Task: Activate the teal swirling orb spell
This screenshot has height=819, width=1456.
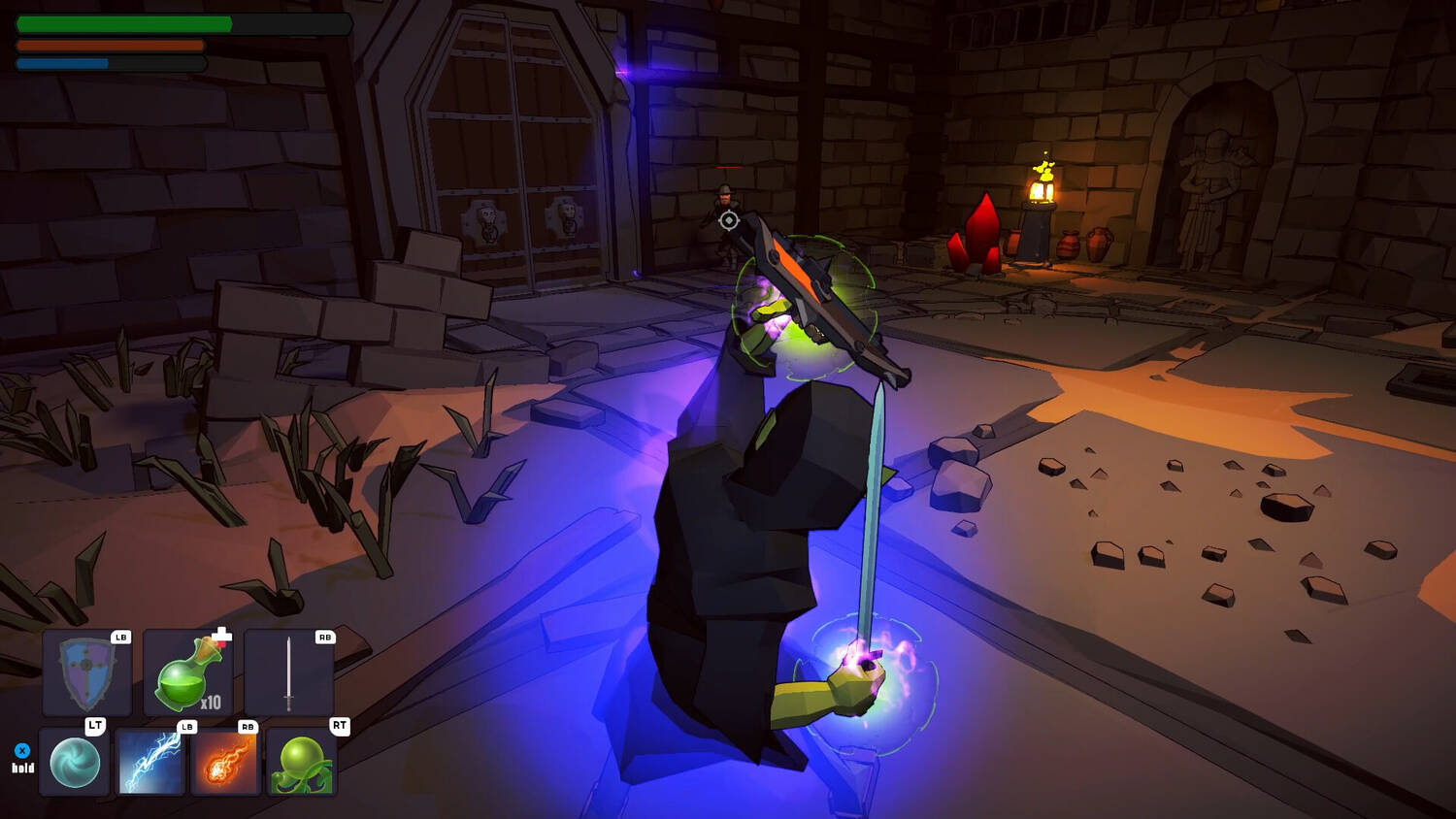Action: pyautogui.click(x=75, y=762)
